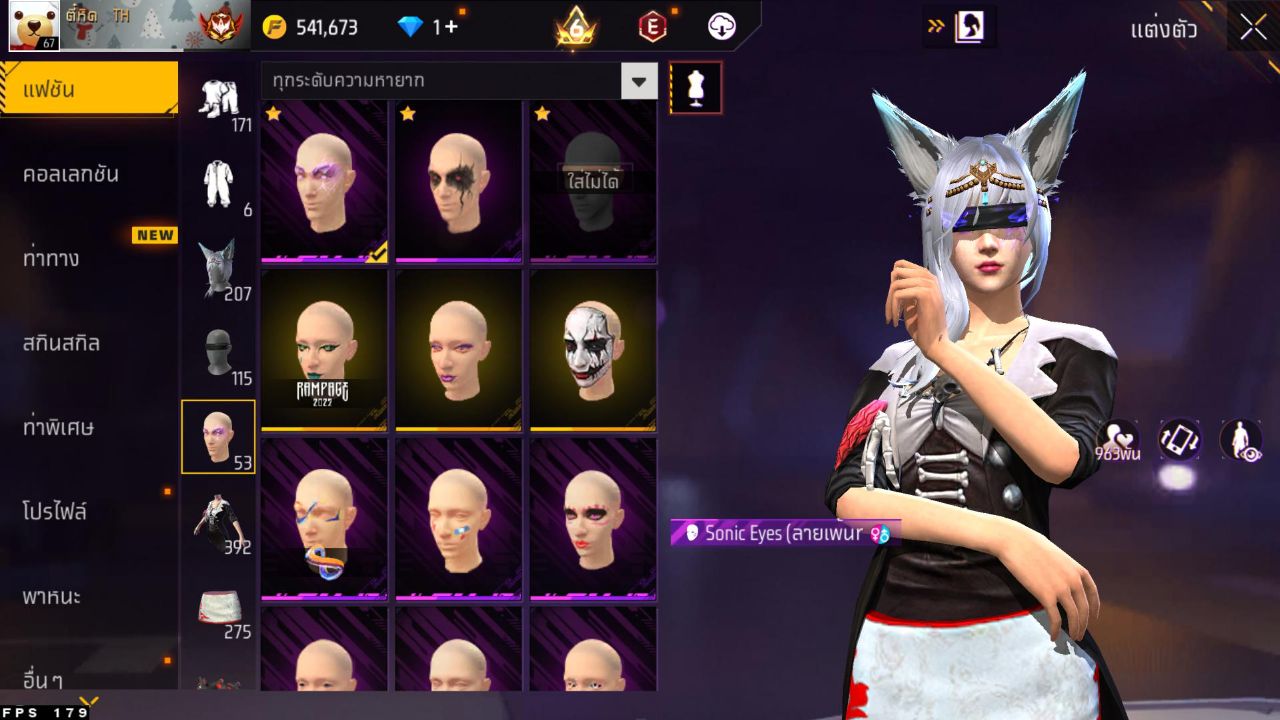
Task: Click the Sonic Eyes item name tag
Action: click(780, 534)
